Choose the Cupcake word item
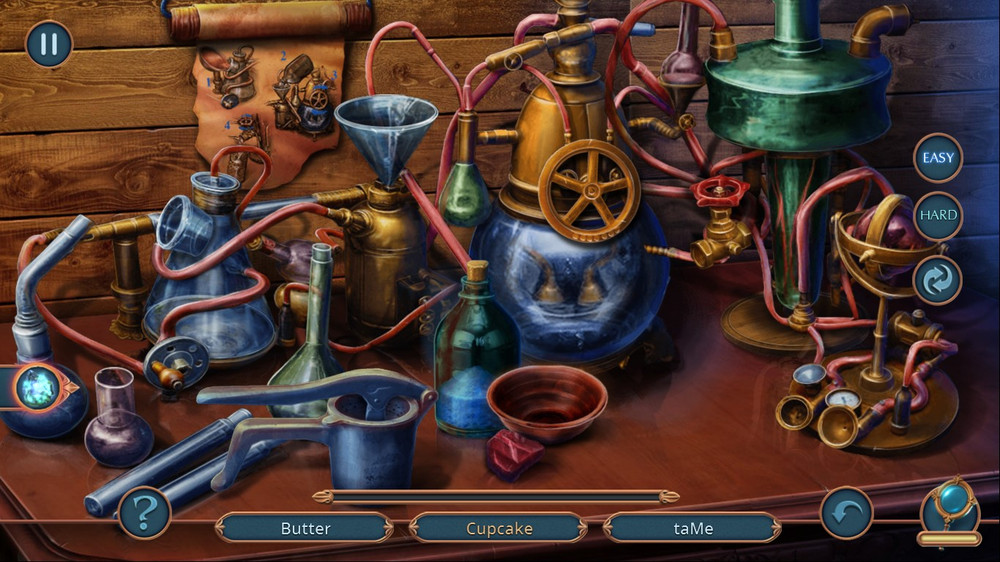Screen dimensions: 1000x562 coord(499,528)
